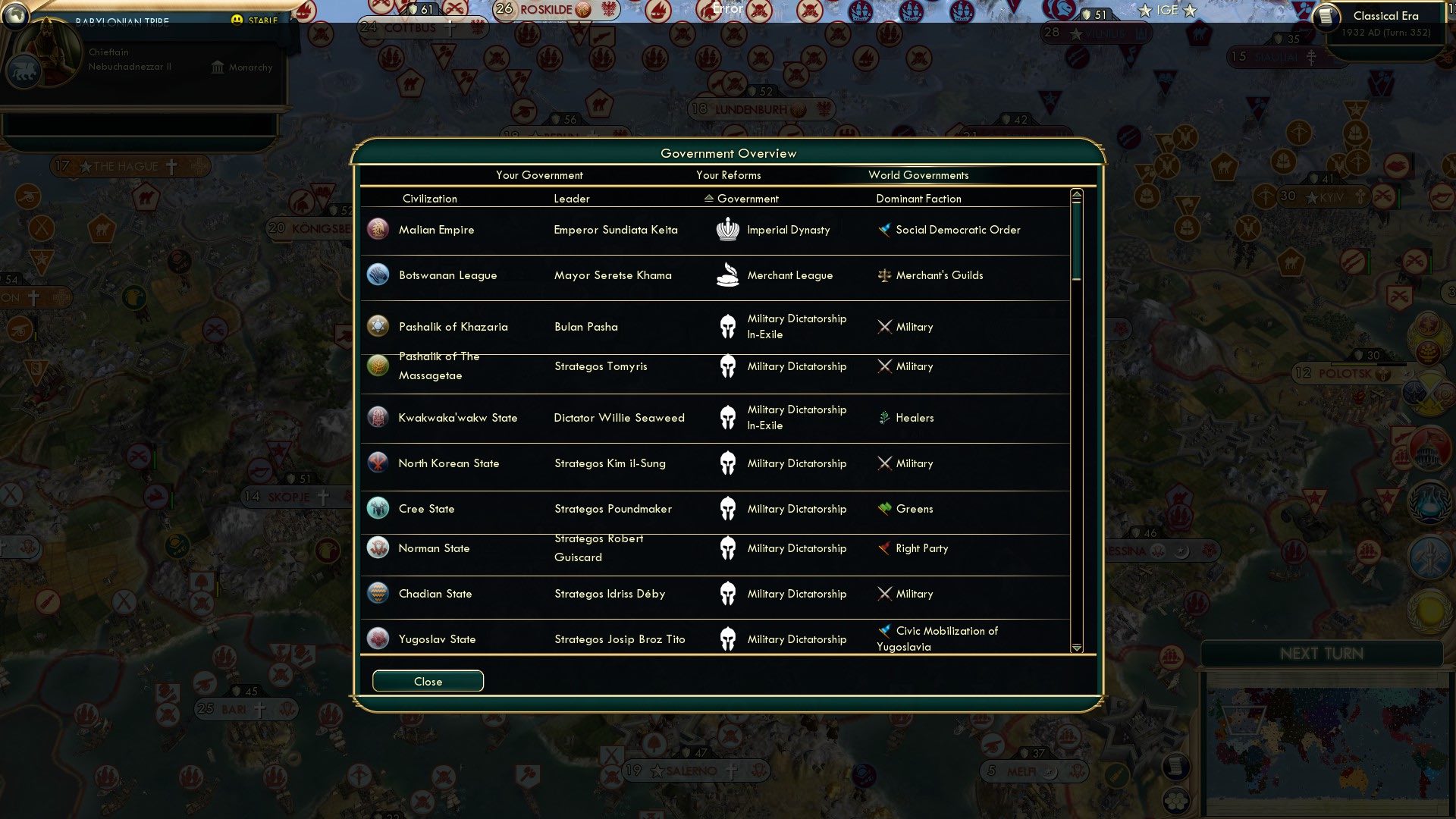This screenshot has height=819, width=1456.
Task: Switch to the Your Government tab
Action: click(539, 175)
